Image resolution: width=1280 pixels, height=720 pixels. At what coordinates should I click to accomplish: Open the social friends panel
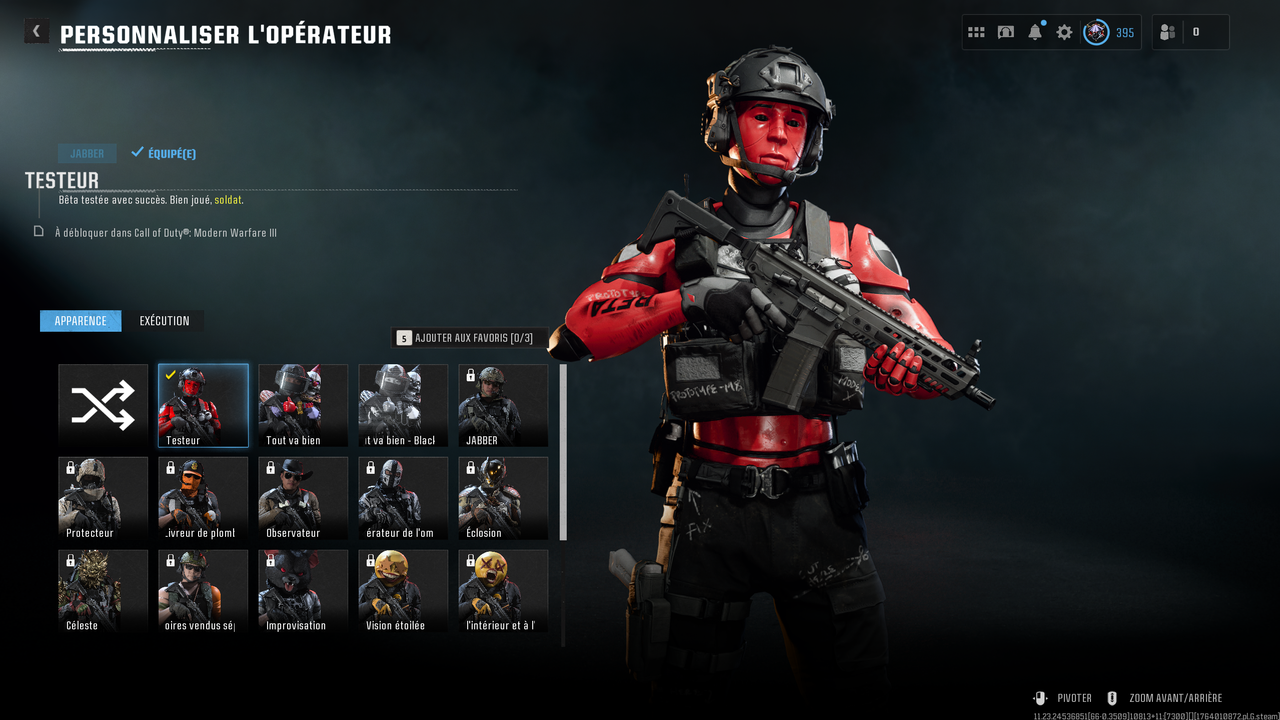1167,32
